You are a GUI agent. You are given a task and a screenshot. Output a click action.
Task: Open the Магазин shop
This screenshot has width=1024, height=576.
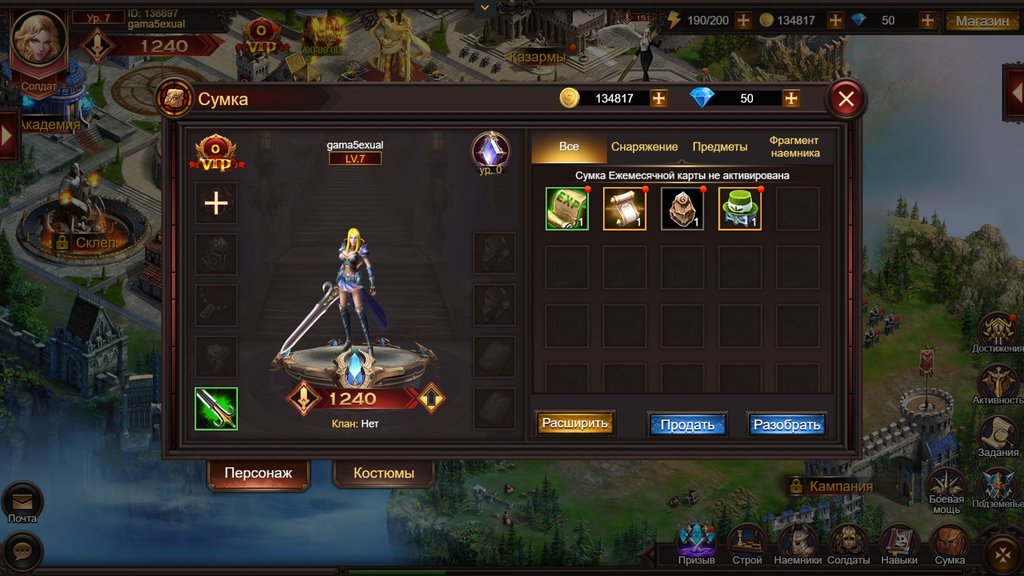(982, 20)
